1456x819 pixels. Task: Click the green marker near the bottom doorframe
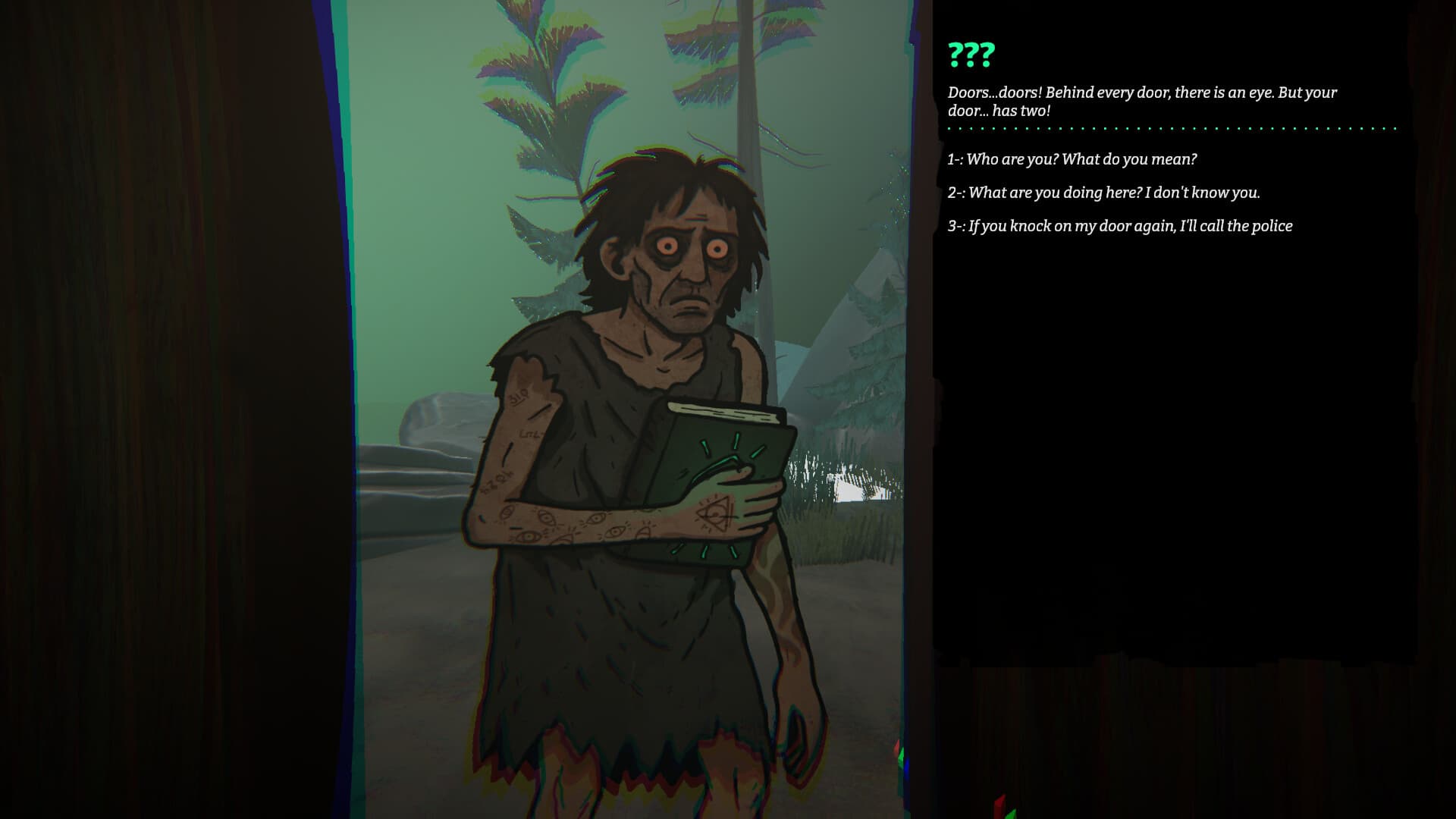point(902,757)
